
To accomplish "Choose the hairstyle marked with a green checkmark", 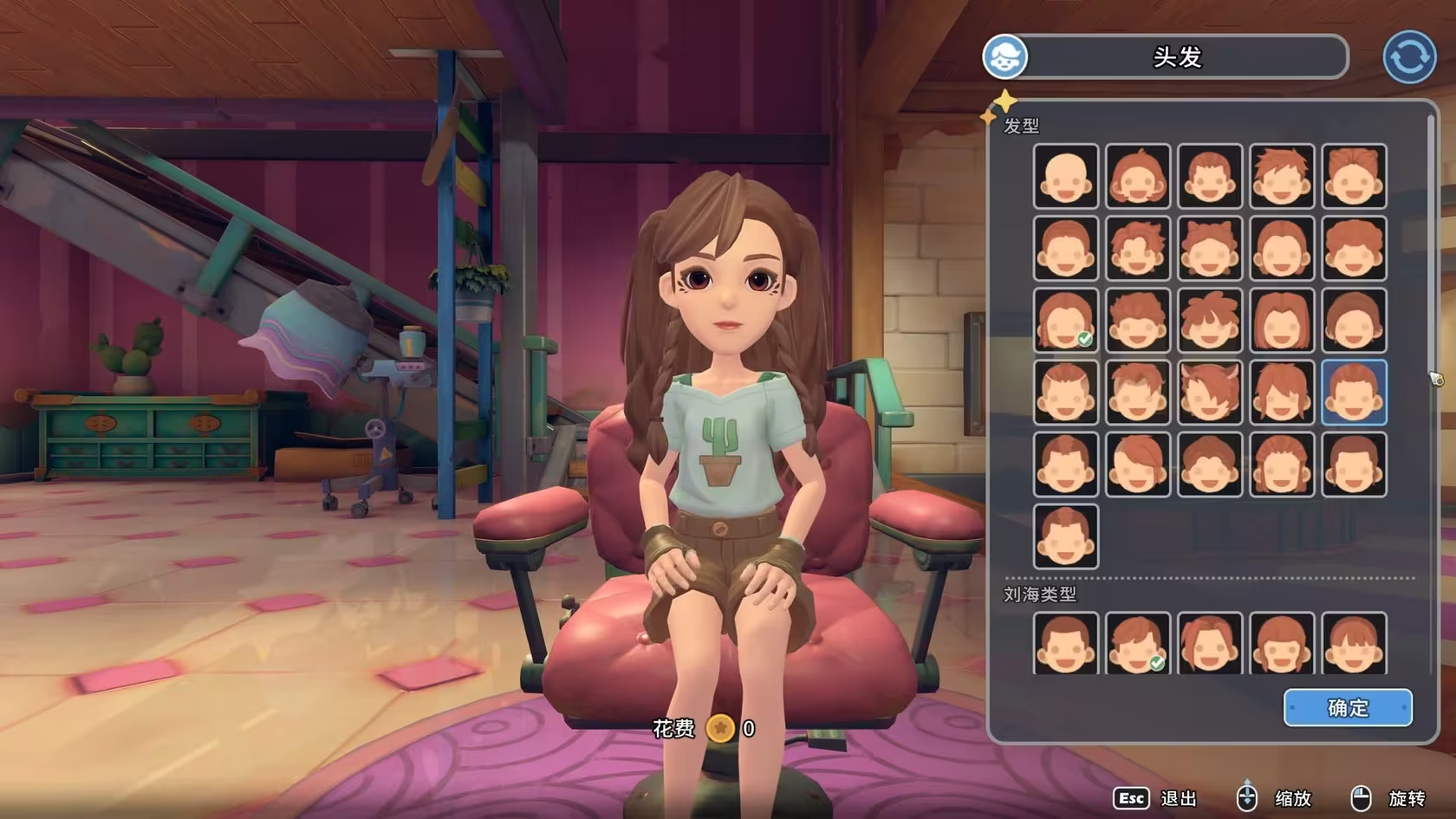I will pyautogui.click(x=1066, y=321).
